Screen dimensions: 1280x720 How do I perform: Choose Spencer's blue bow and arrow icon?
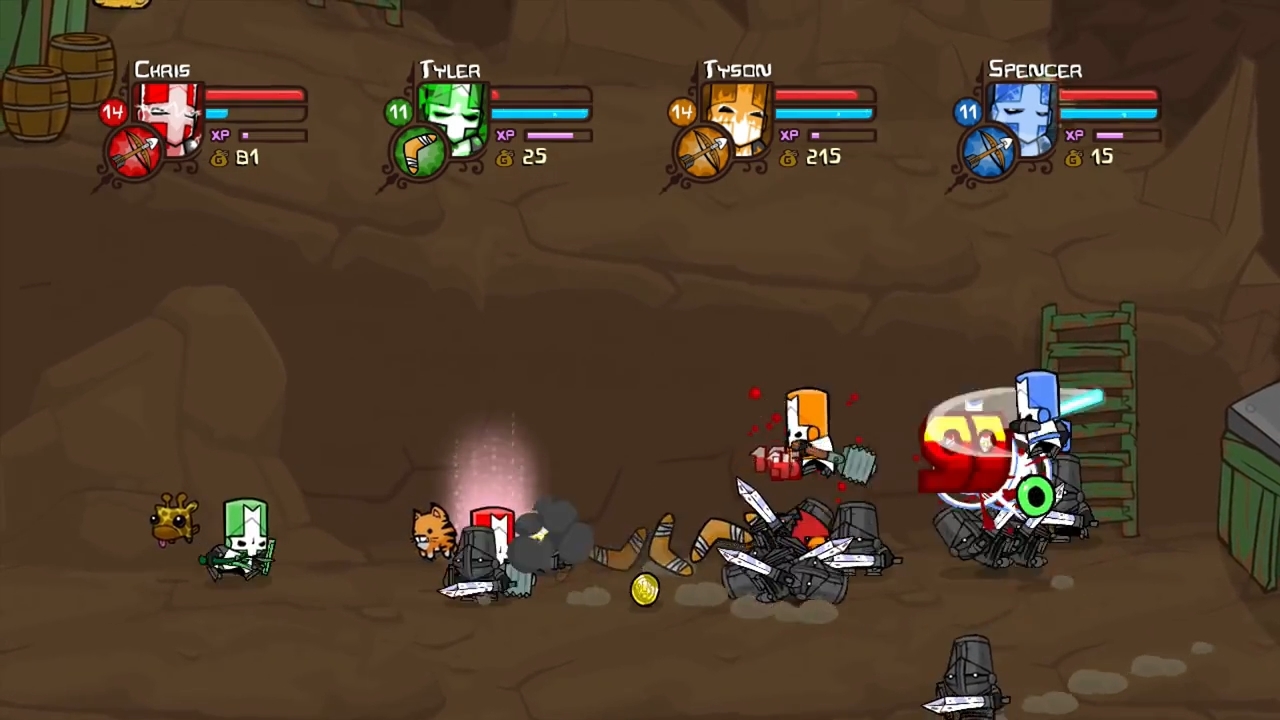tap(988, 154)
